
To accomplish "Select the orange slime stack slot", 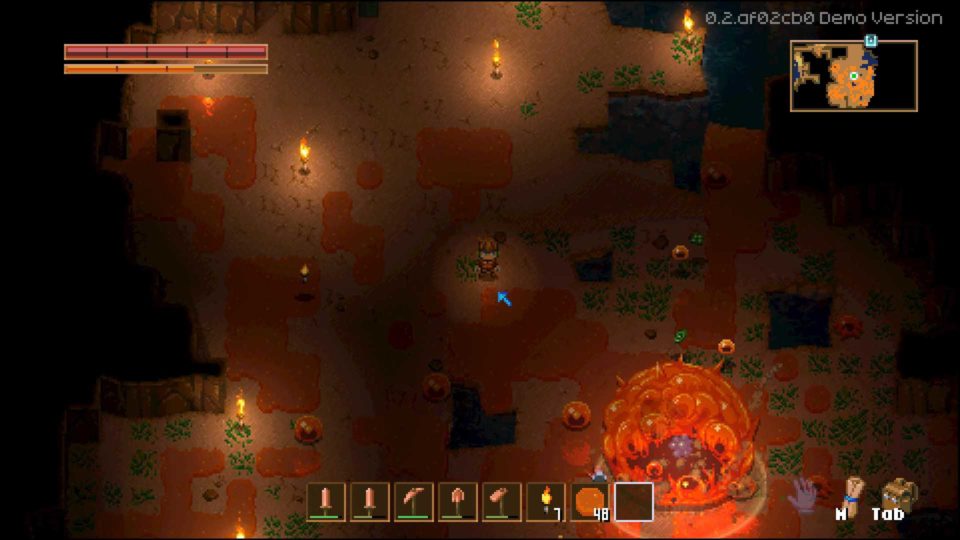I will [590, 501].
